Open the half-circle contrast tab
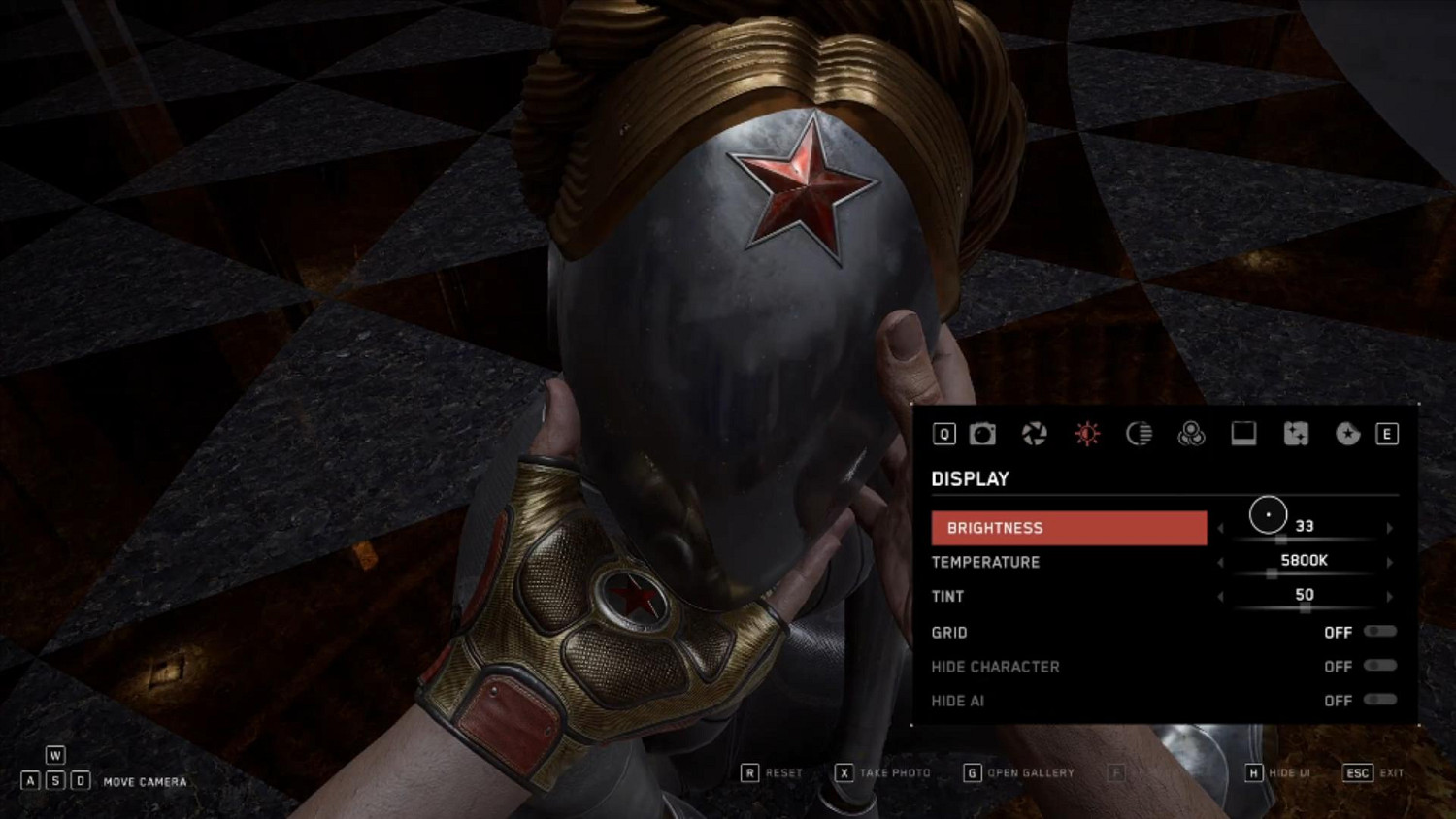 pyautogui.click(x=1140, y=434)
